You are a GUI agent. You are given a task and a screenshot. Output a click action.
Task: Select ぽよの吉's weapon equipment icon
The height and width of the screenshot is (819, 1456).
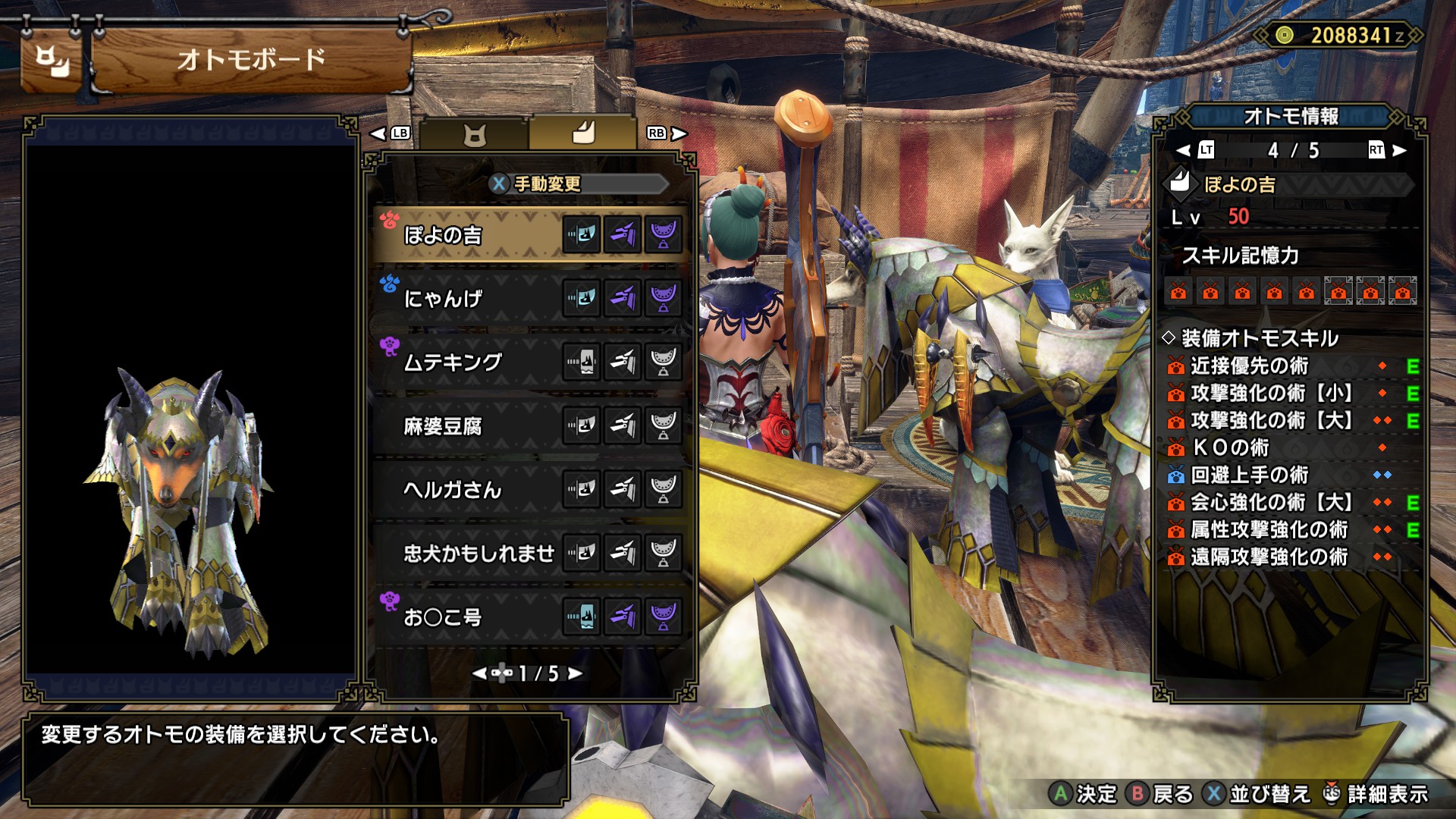pyautogui.click(x=582, y=234)
